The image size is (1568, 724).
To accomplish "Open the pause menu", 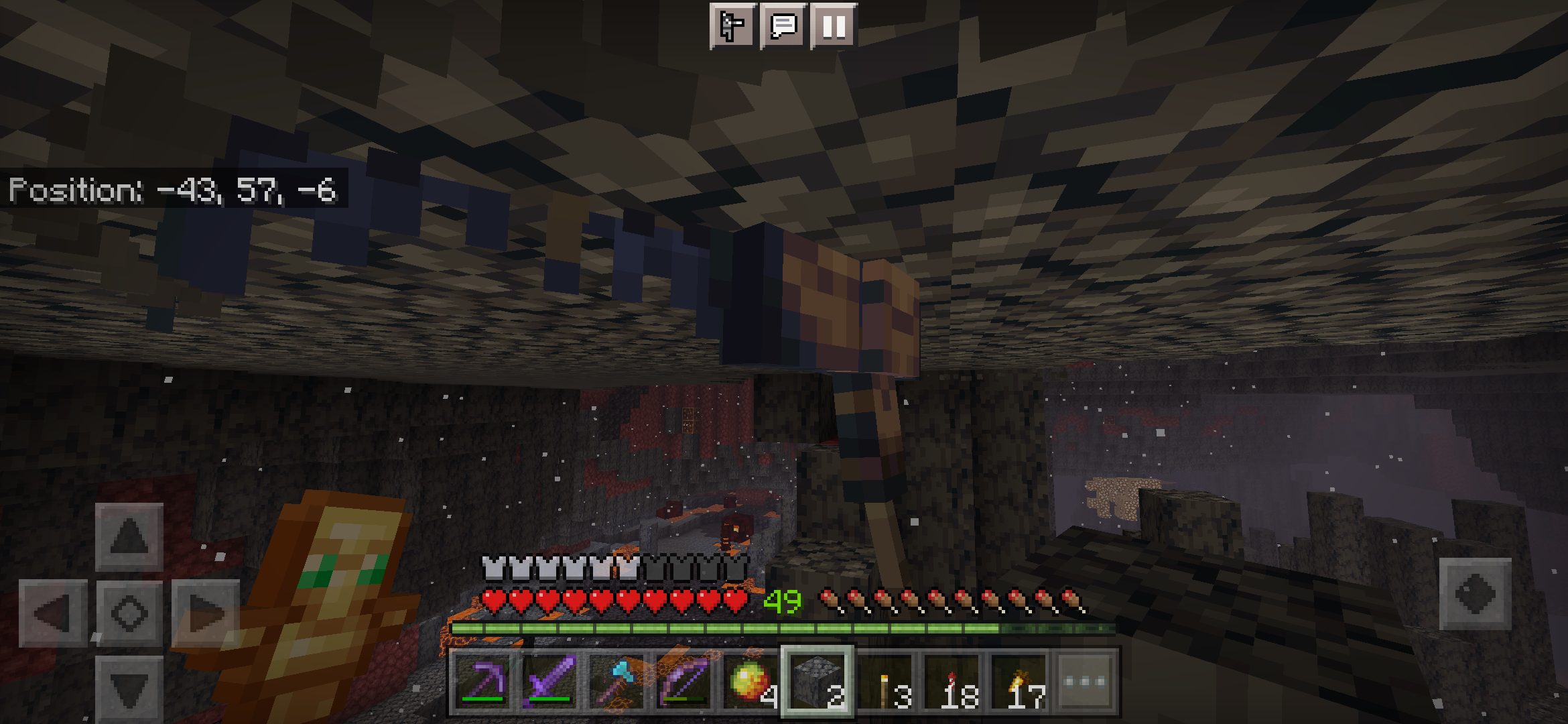I will tap(833, 25).
